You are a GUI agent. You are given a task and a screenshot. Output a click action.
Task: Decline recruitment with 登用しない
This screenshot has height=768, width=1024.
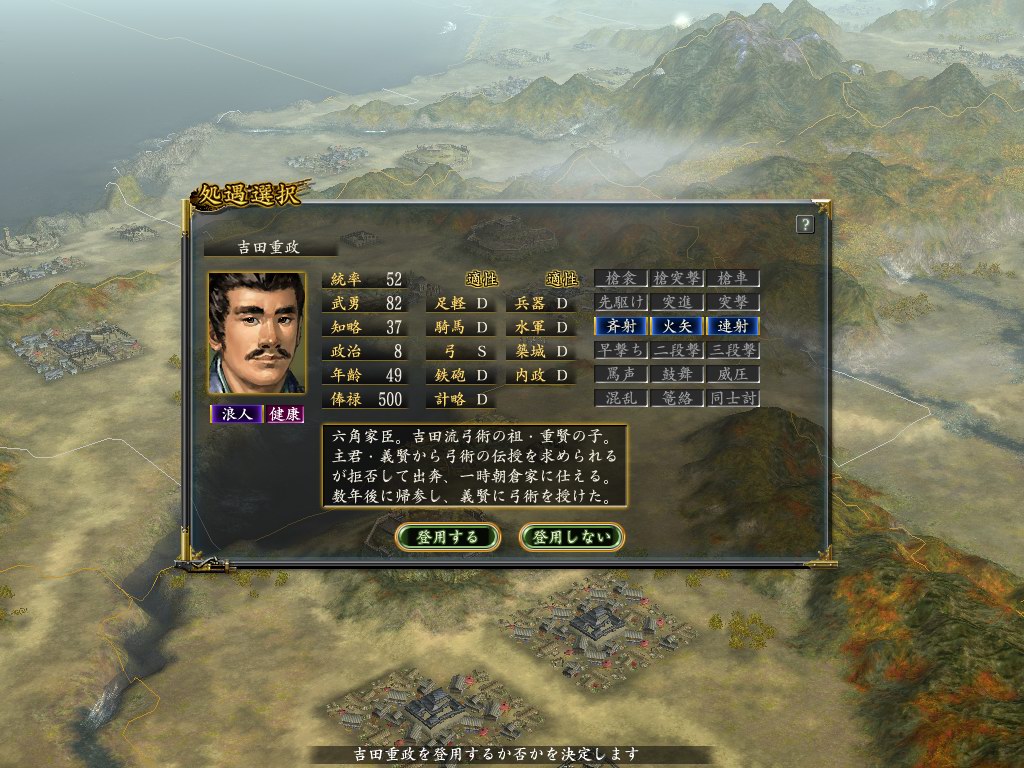tap(572, 537)
